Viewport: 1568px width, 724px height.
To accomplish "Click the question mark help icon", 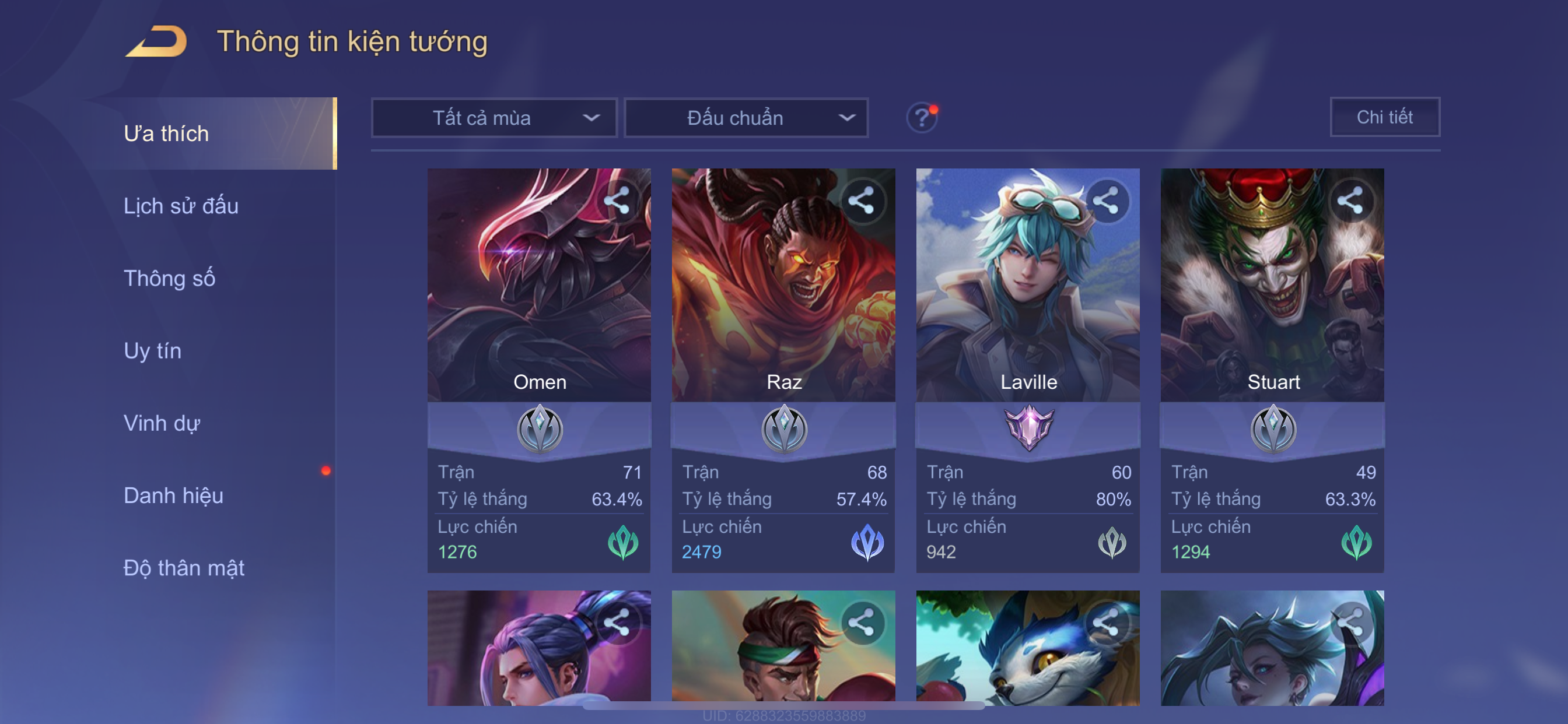I will point(921,117).
